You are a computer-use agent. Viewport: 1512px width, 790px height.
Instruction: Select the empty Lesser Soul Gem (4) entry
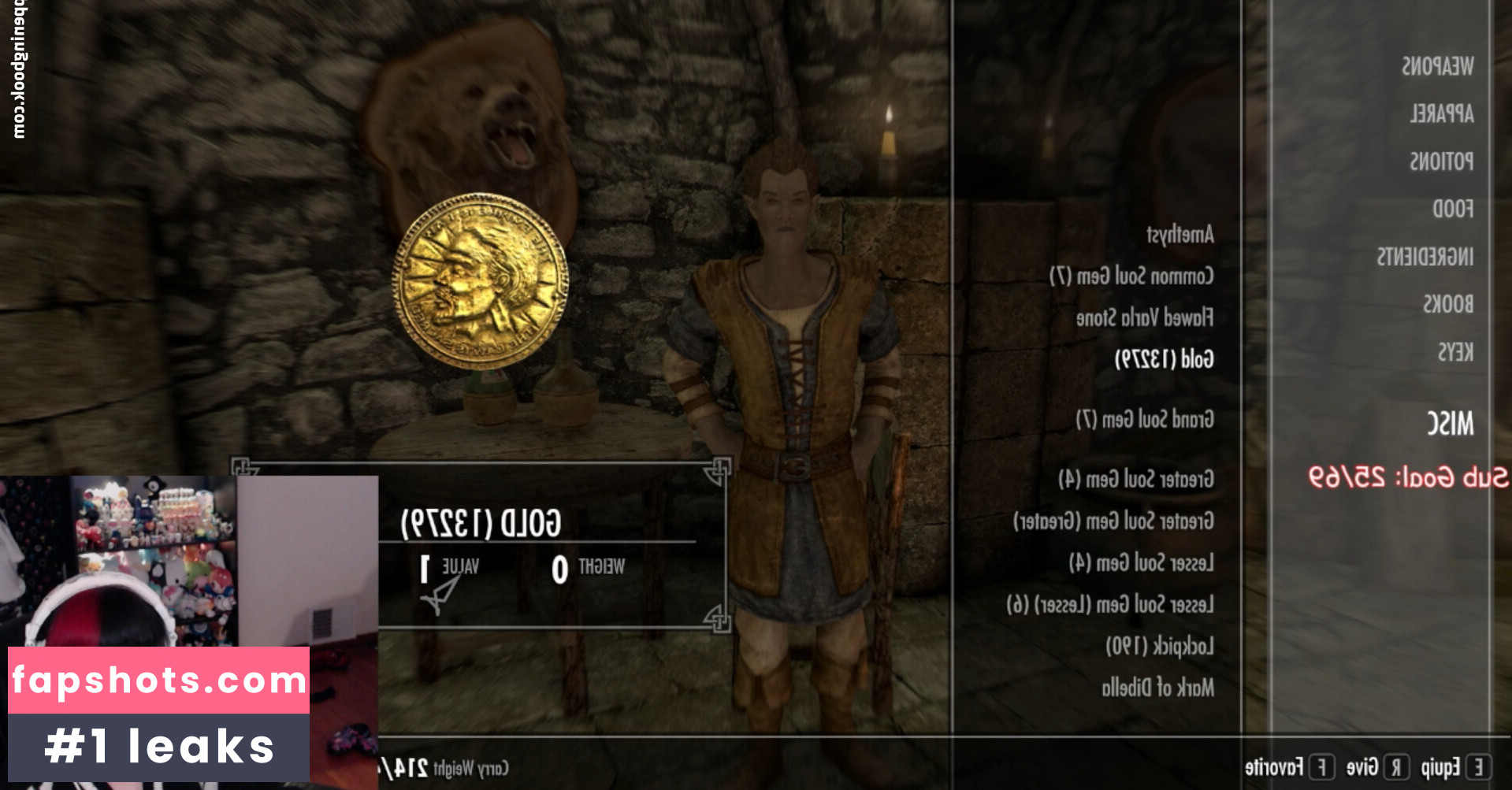point(1141,563)
